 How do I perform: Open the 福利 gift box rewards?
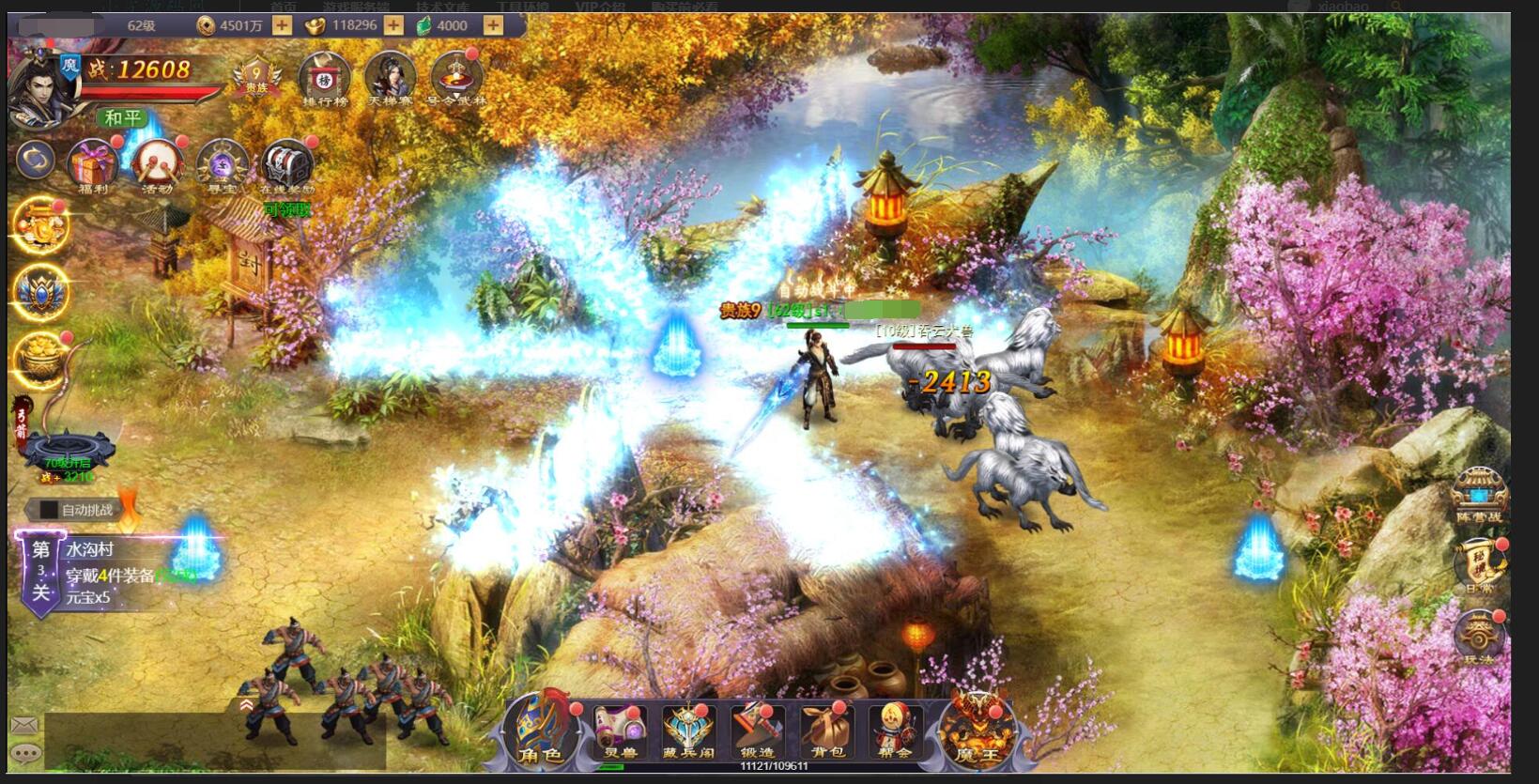tap(92, 166)
